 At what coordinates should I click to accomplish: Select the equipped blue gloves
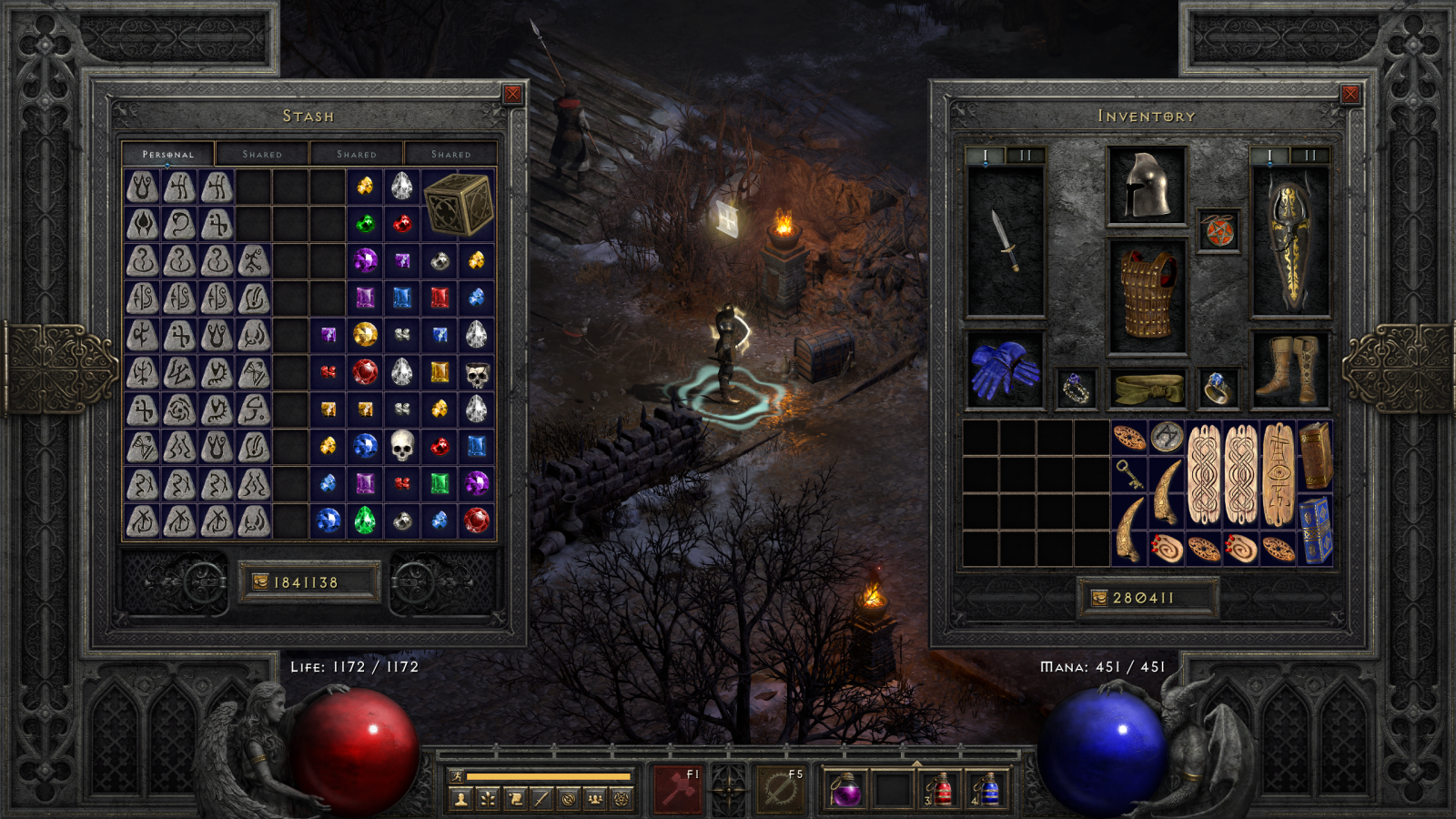pyautogui.click(x=1004, y=370)
